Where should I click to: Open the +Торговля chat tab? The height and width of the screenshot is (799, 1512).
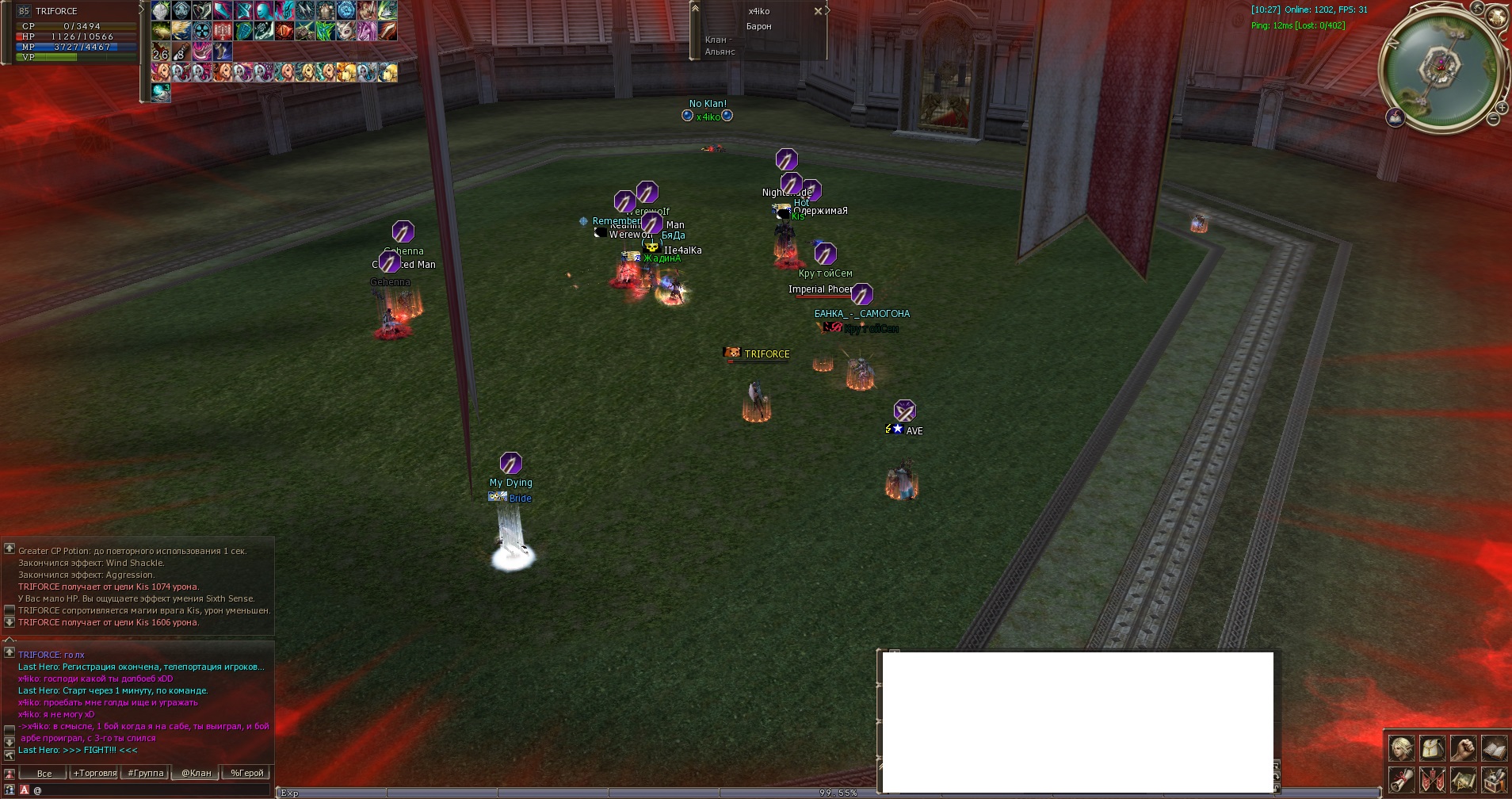click(x=95, y=773)
